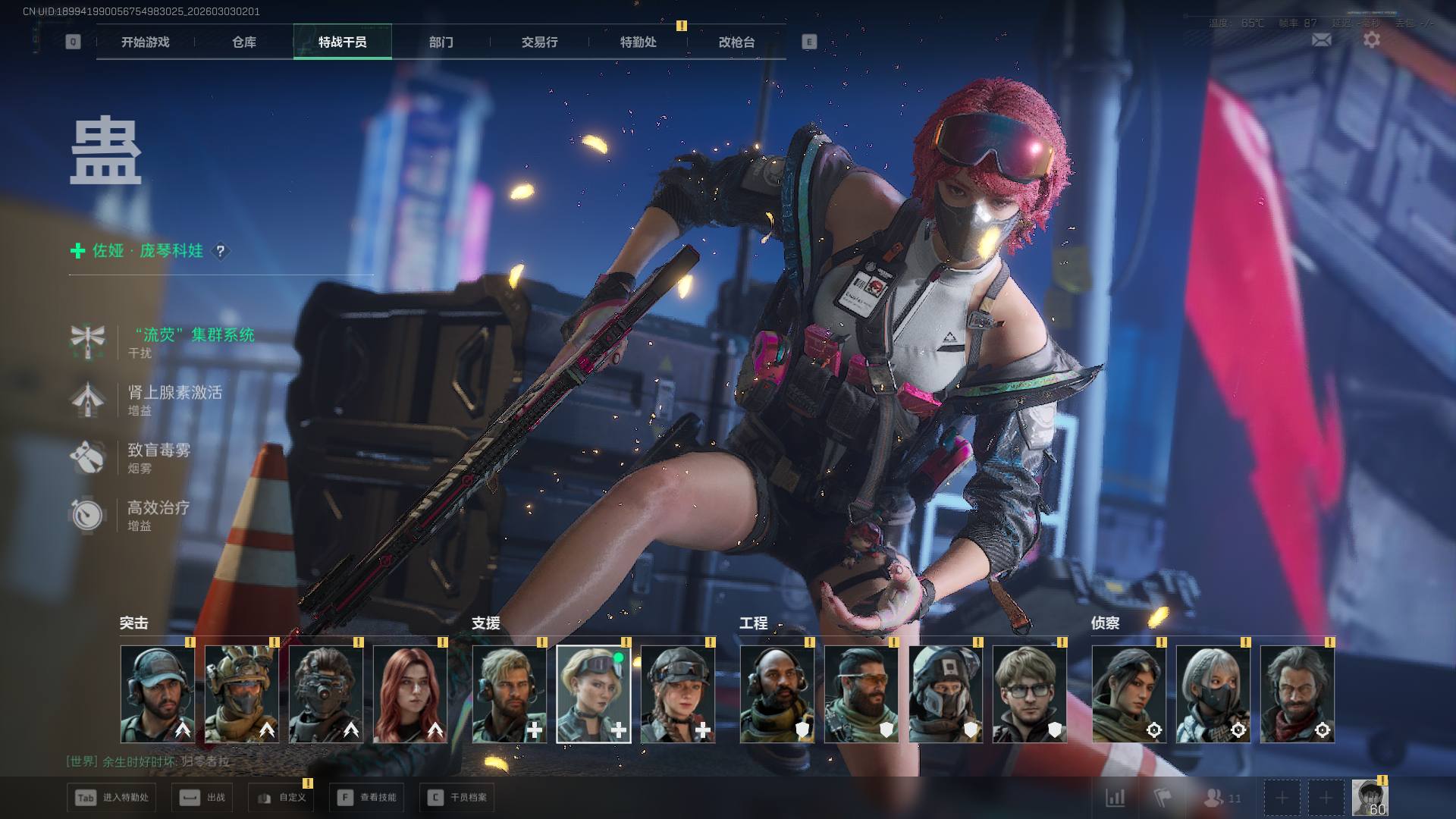1456x819 pixels.
Task: Select the 特勤处 tab
Action: point(639,42)
